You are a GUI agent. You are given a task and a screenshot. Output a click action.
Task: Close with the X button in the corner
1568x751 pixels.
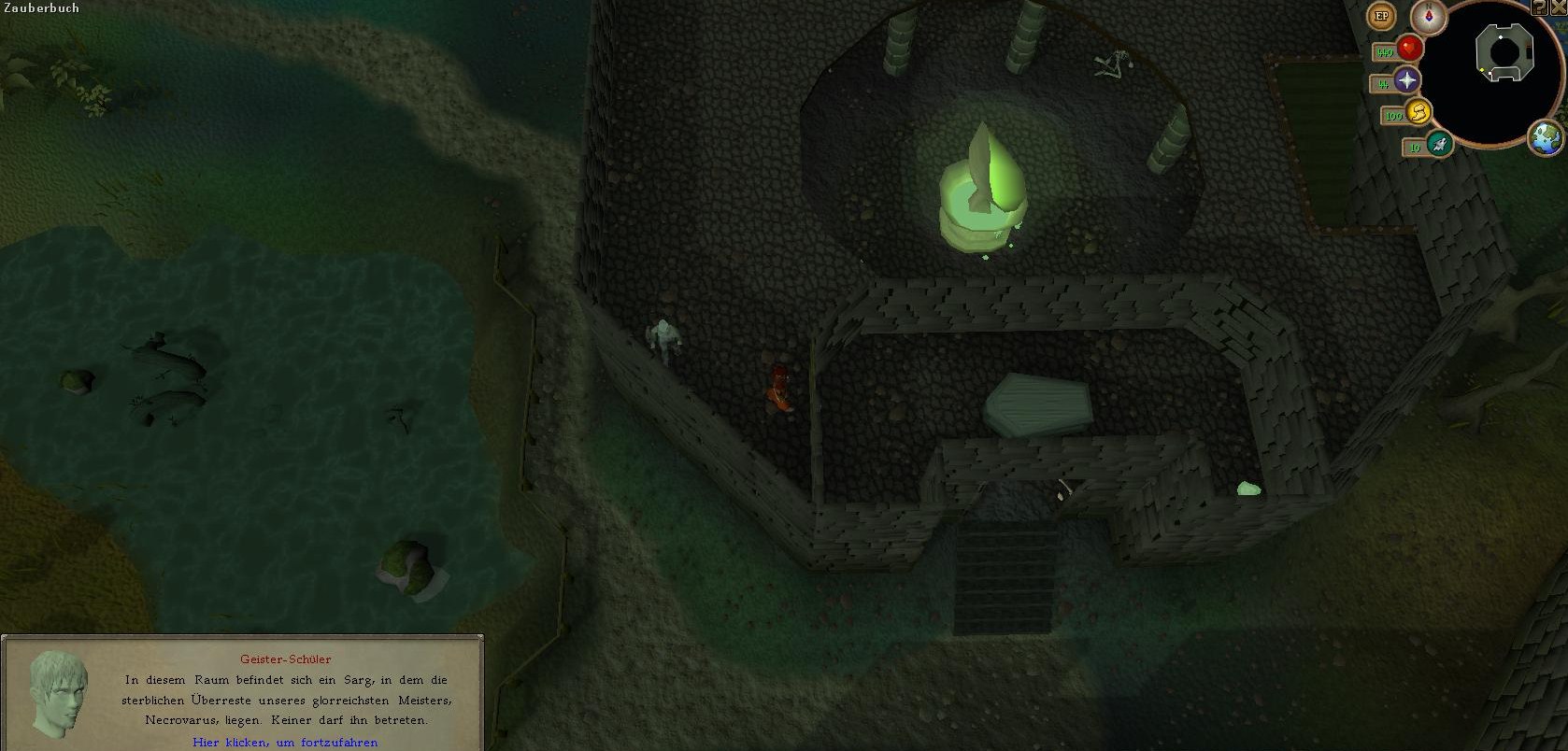click(x=1559, y=7)
